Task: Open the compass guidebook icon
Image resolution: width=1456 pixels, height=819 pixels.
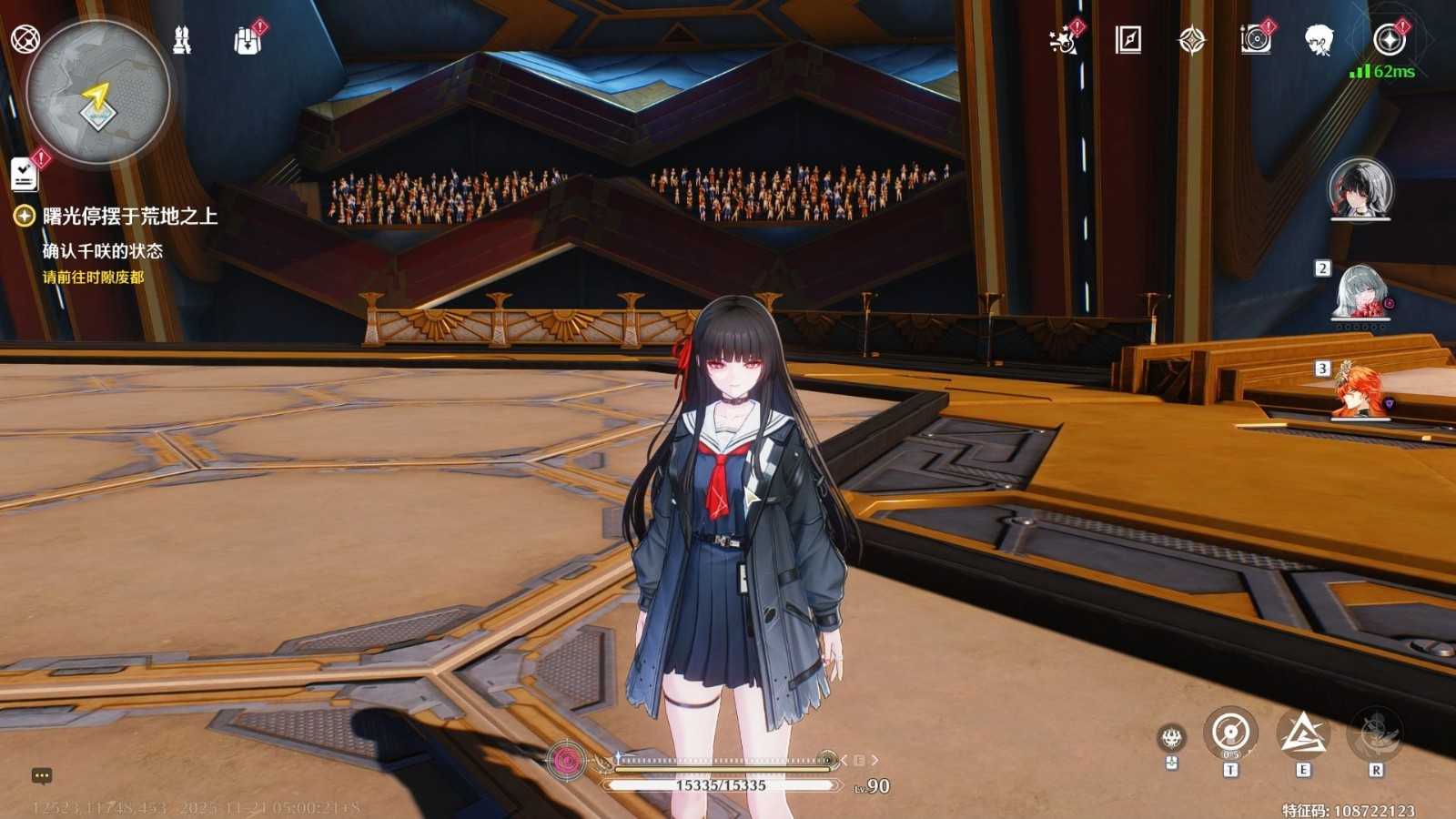Action: pos(1127,39)
